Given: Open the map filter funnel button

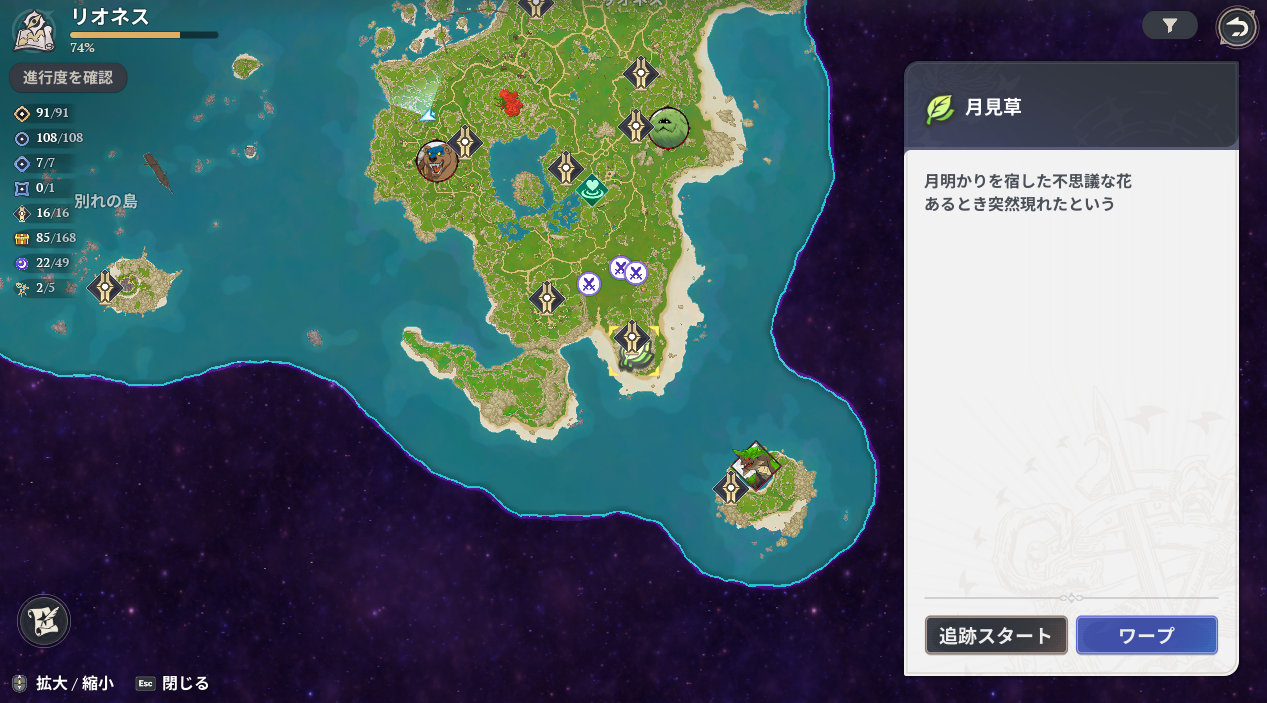Looking at the screenshot, I should (1169, 26).
